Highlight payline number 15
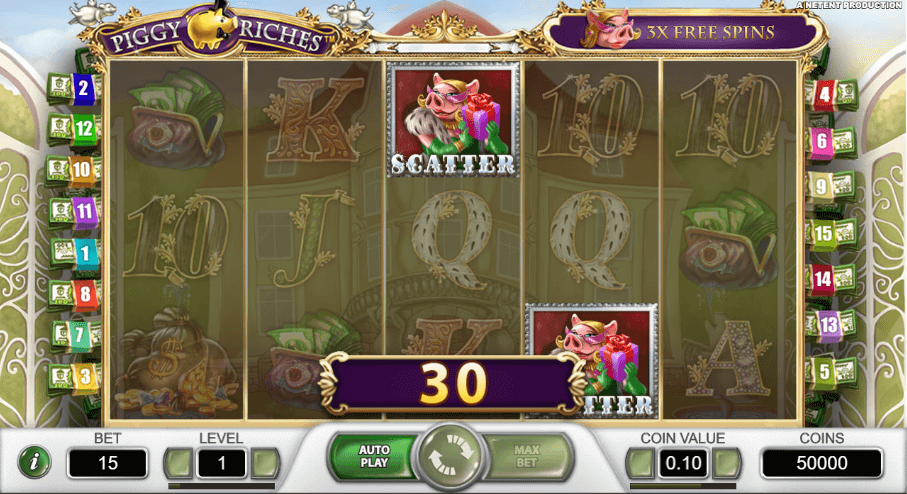The height and width of the screenshot is (494, 907). coord(823,234)
